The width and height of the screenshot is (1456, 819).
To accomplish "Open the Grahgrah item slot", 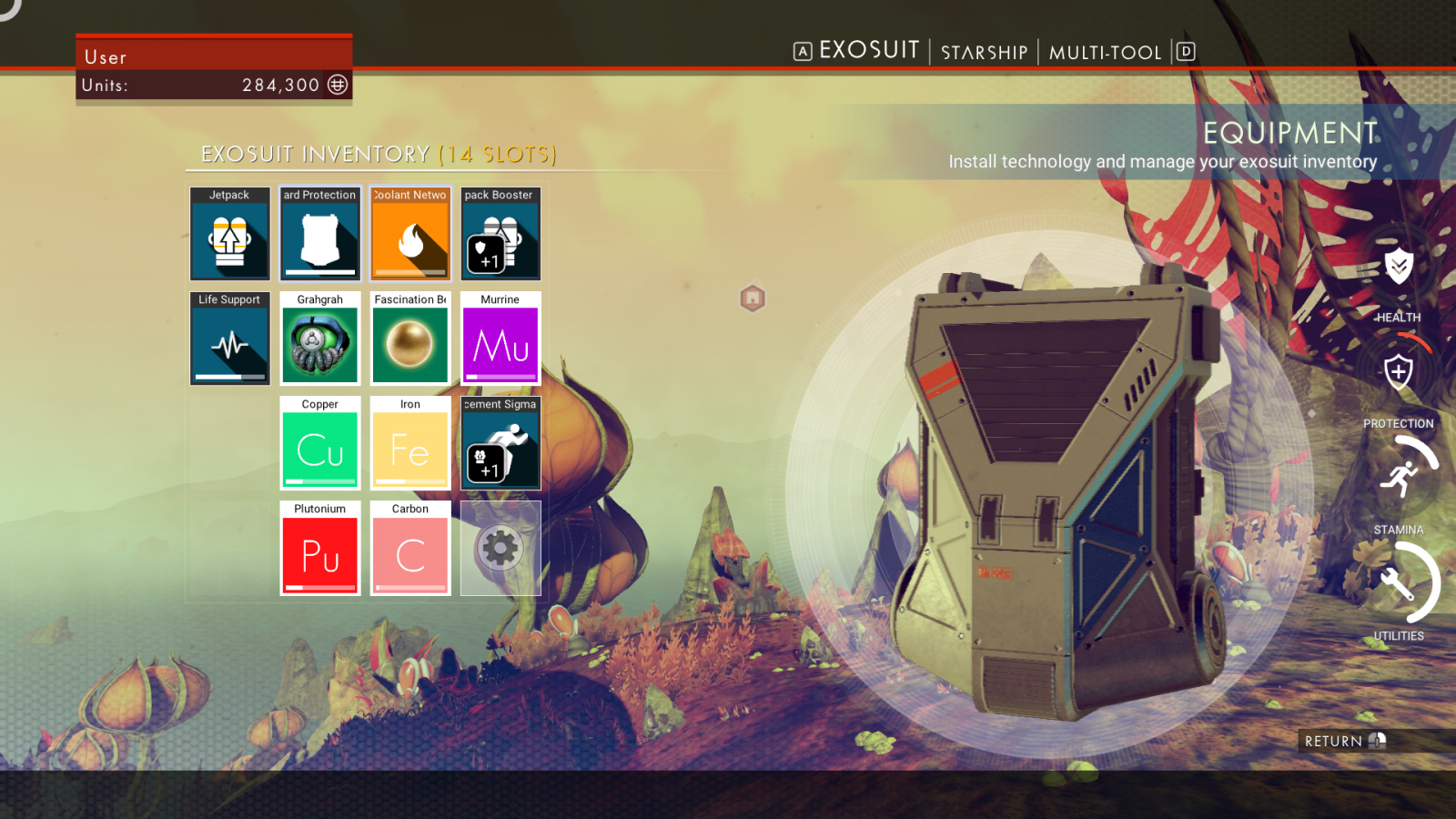I will [x=319, y=339].
